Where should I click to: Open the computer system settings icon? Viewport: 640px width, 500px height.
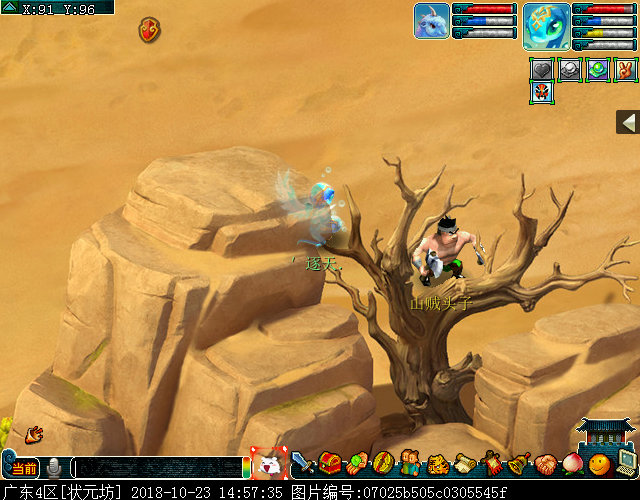[627, 464]
